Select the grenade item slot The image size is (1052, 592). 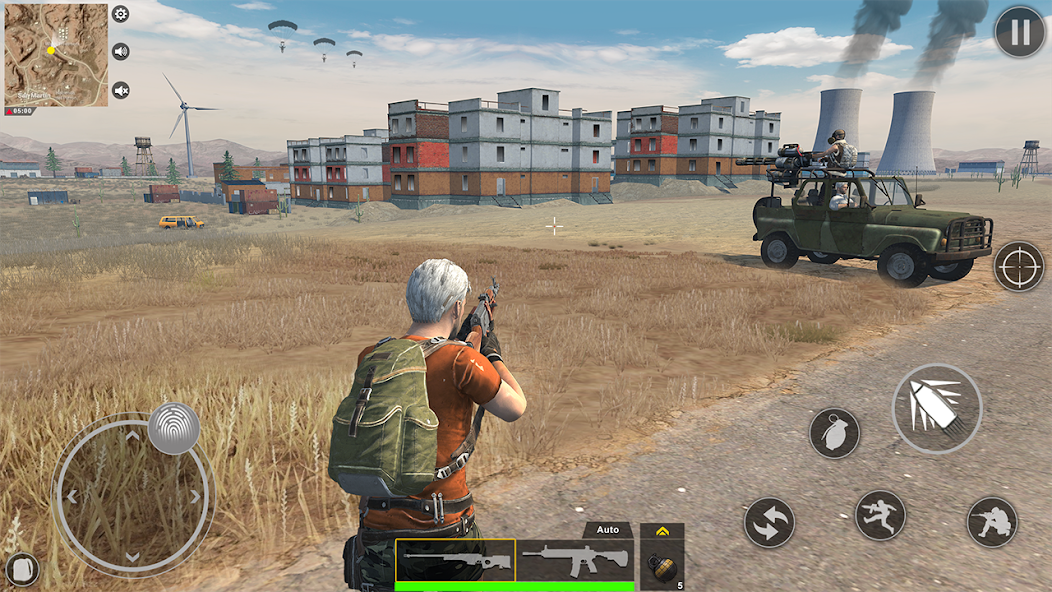661,565
